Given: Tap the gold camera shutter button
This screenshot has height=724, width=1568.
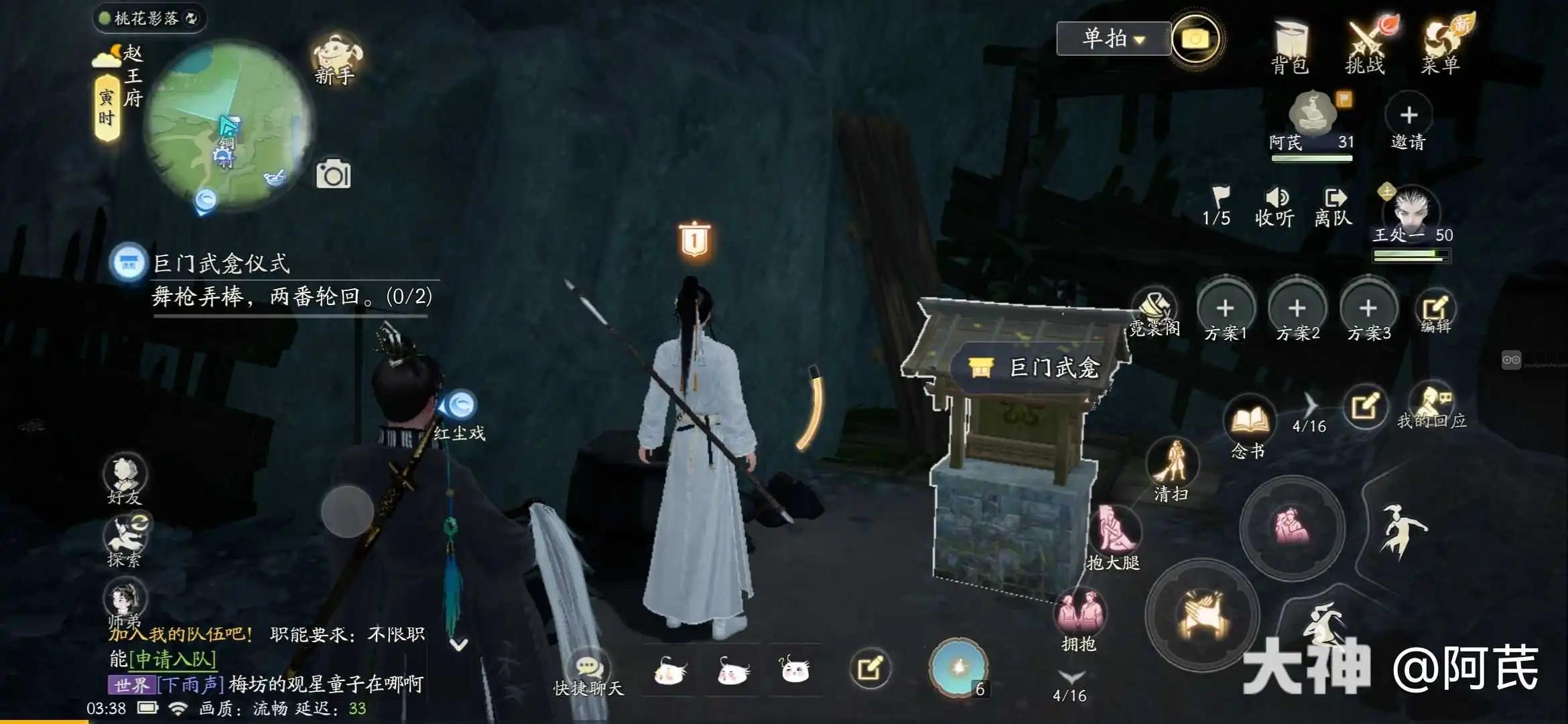Looking at the screenshot, I should [x=1195, y=40].
